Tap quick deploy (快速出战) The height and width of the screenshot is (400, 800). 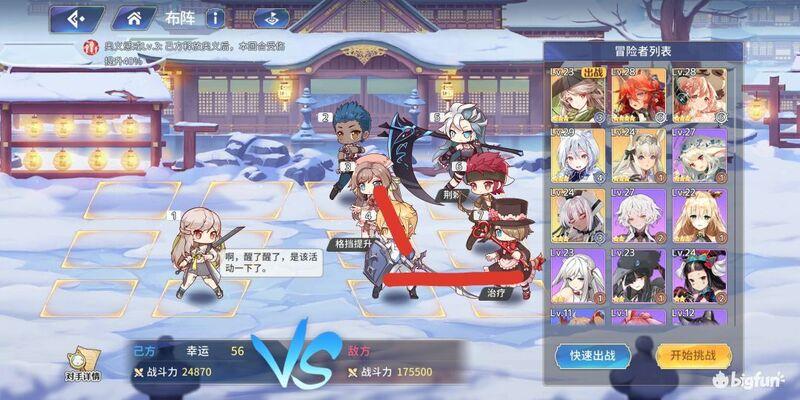(x=594, y=353)
